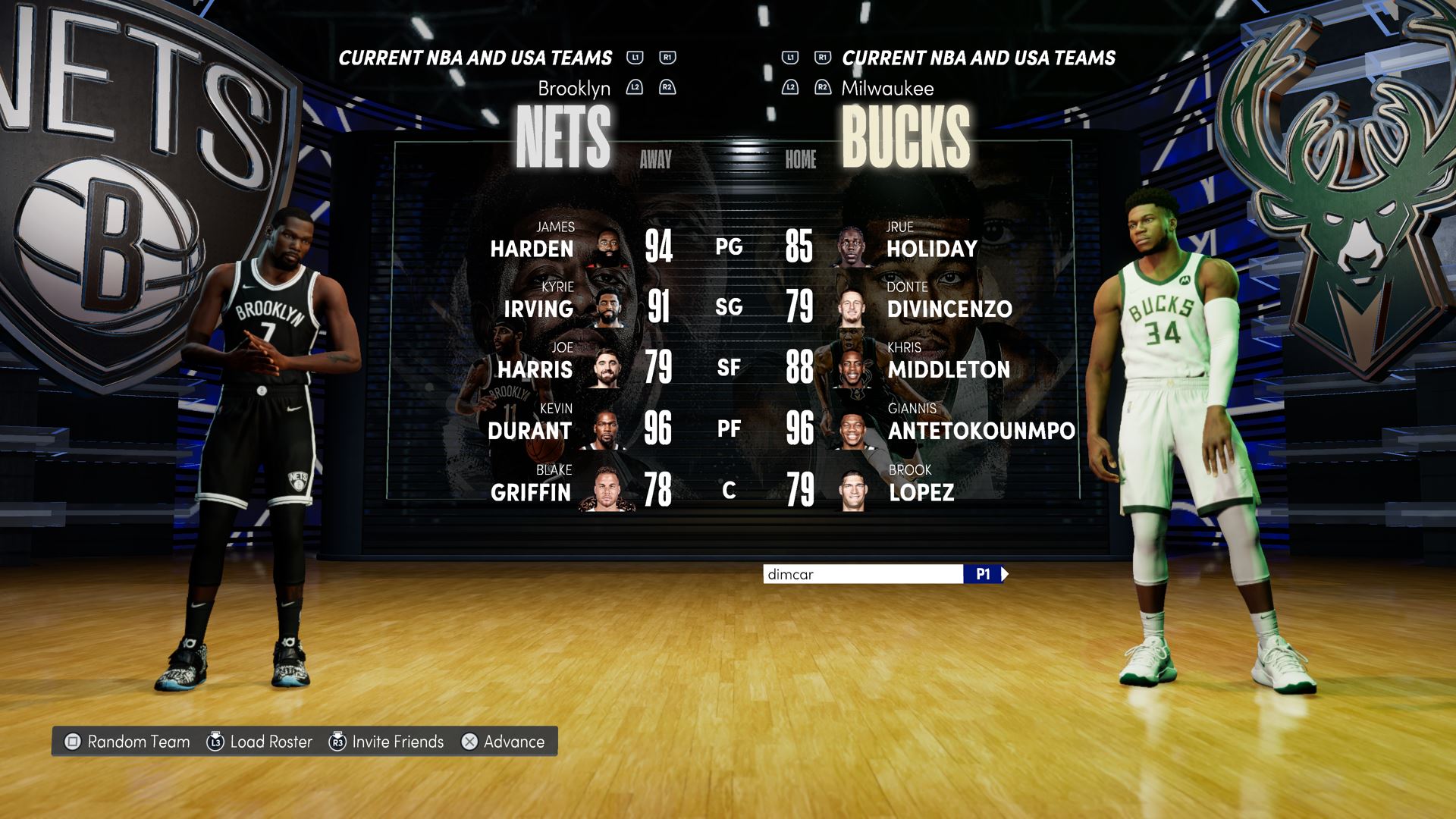Open the Load Roster option

click(x=260, y=742)
